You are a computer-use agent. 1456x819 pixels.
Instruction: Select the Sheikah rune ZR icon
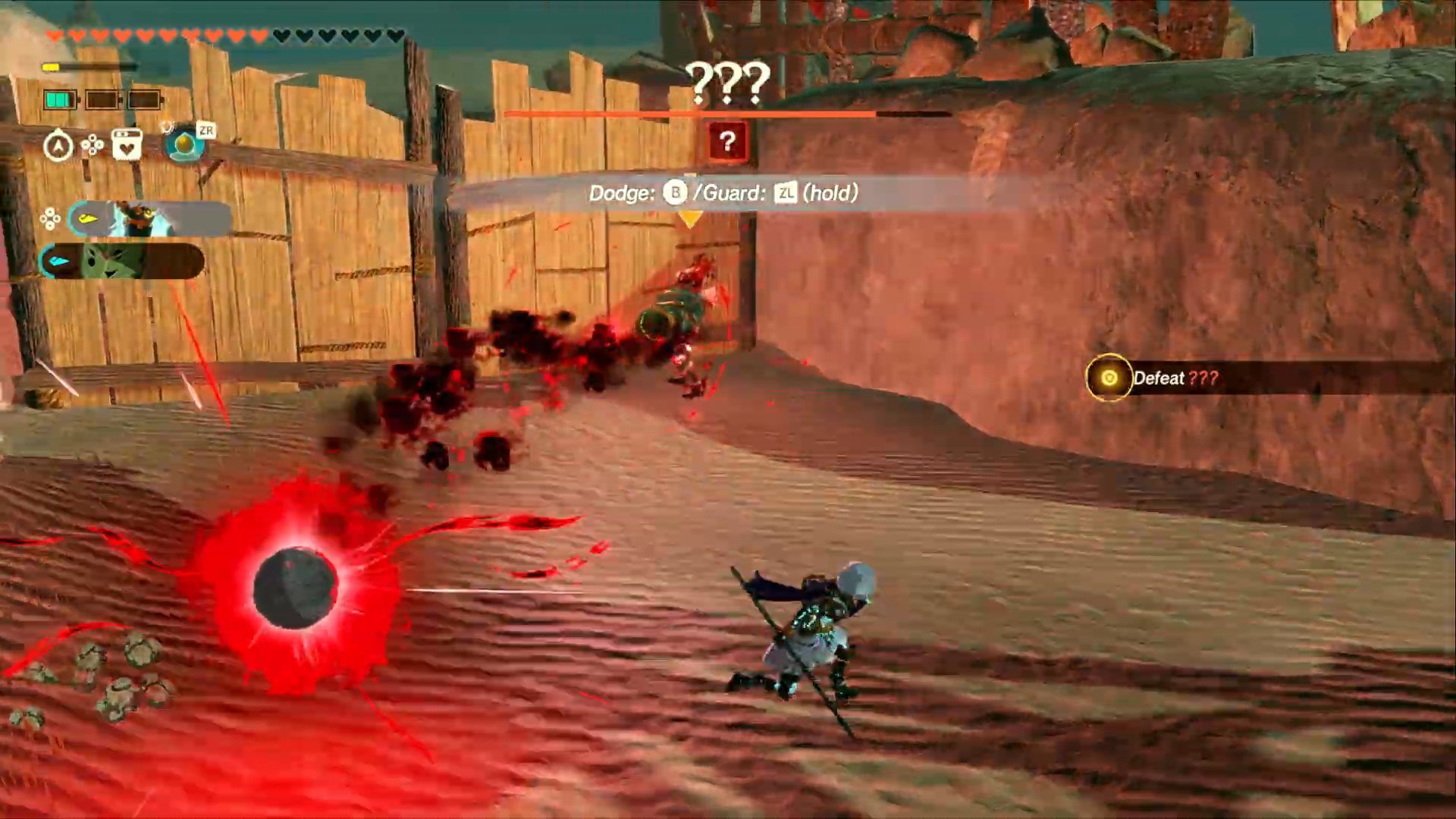(x=184, y=144)
